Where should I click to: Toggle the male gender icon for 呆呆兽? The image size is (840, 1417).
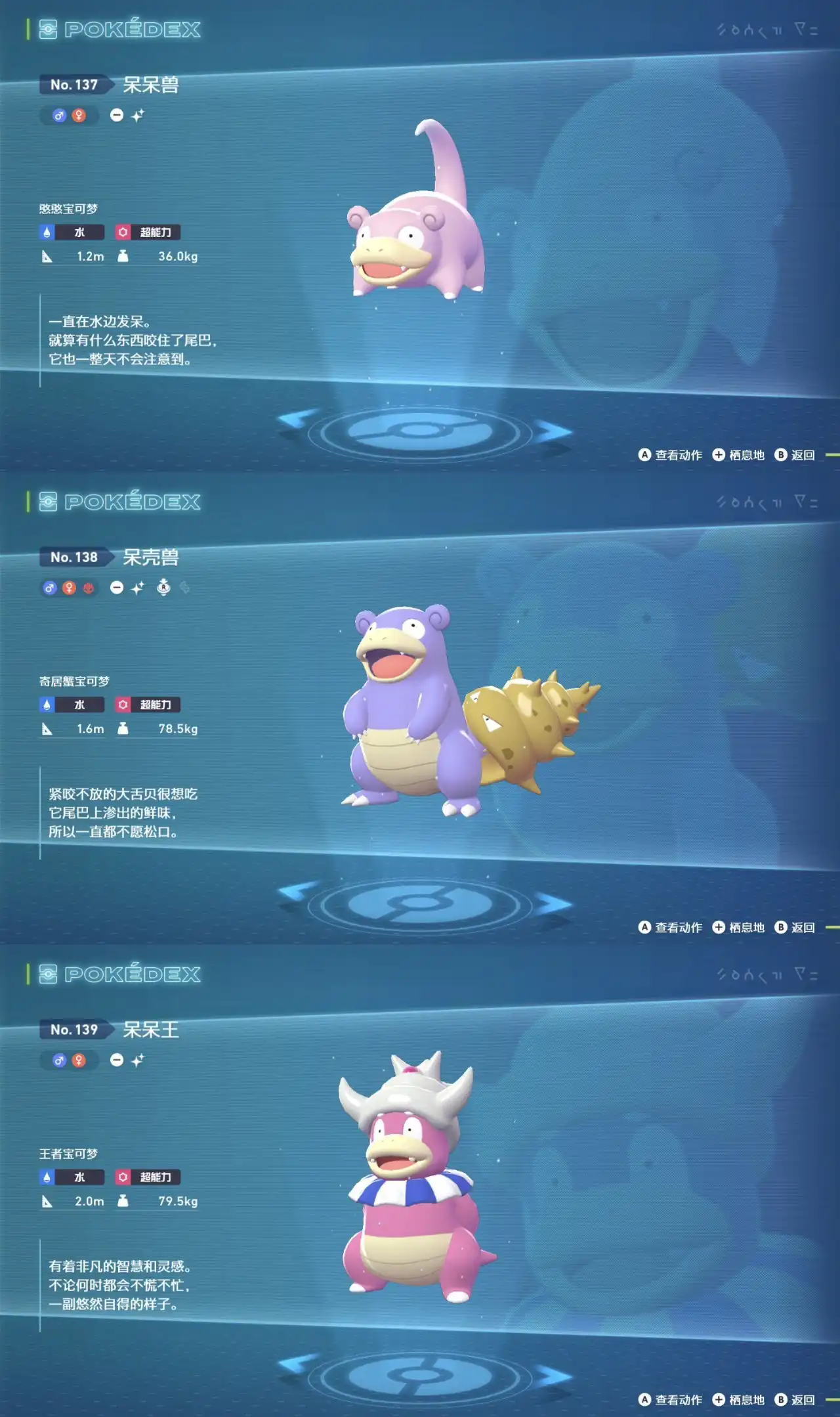(60, 115)
